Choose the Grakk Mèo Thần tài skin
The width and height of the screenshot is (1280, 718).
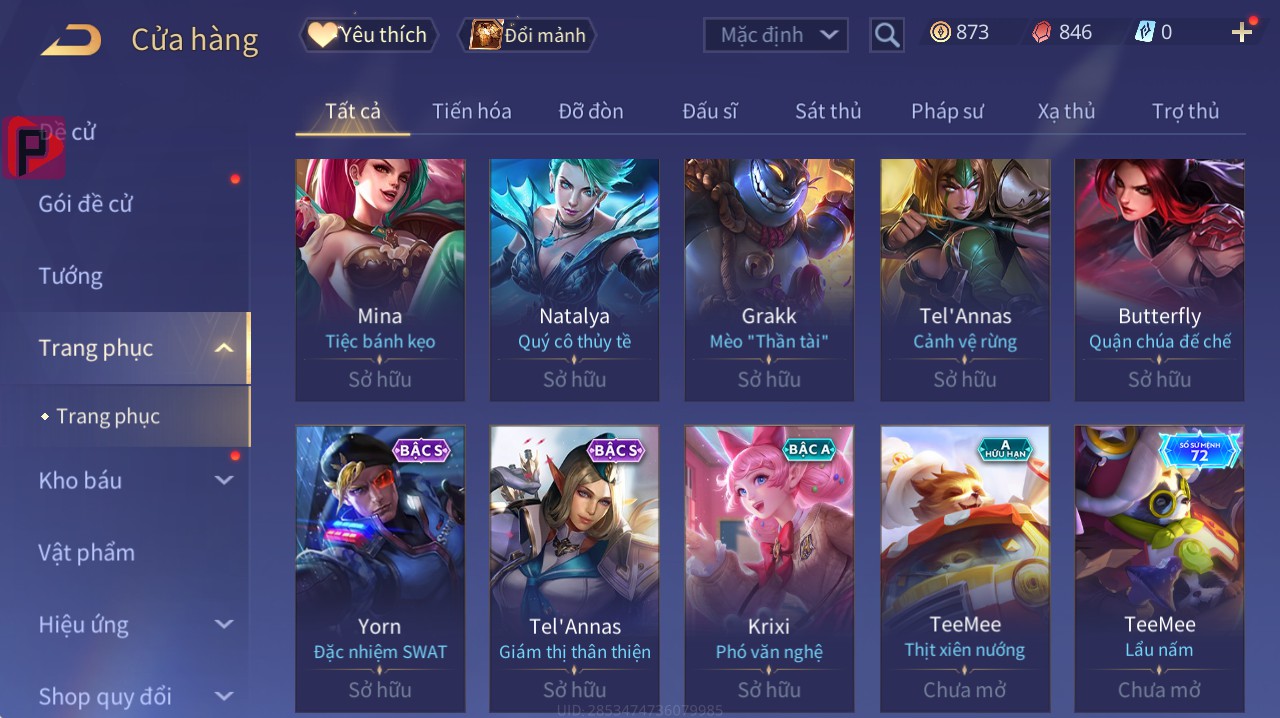tap(769, 280)
